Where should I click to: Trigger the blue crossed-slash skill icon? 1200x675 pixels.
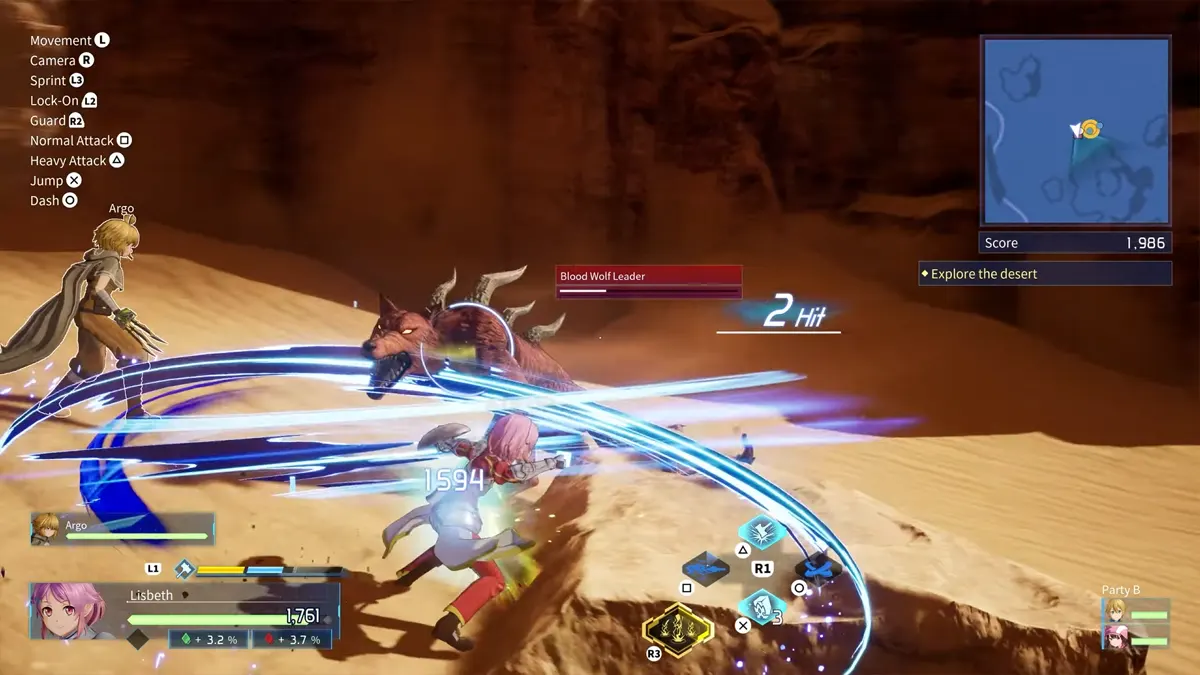click(x=817, y=568)
